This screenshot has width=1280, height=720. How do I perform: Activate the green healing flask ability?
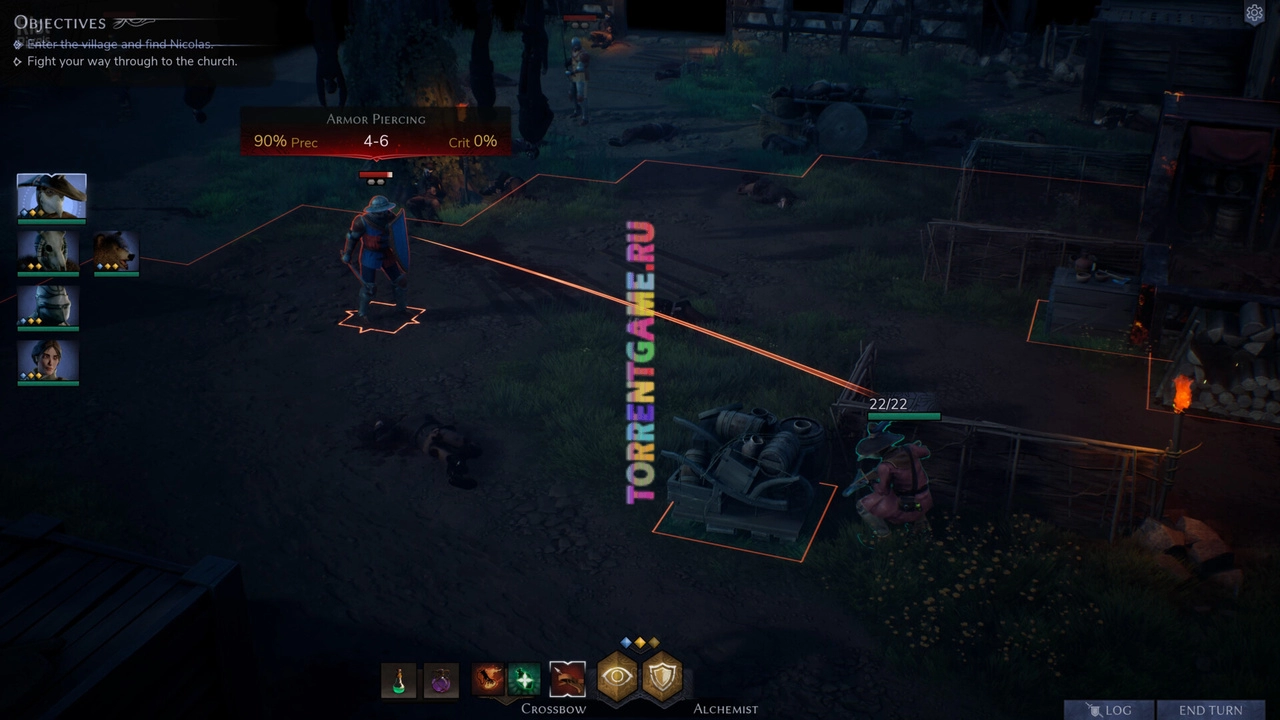pos(523,680)
